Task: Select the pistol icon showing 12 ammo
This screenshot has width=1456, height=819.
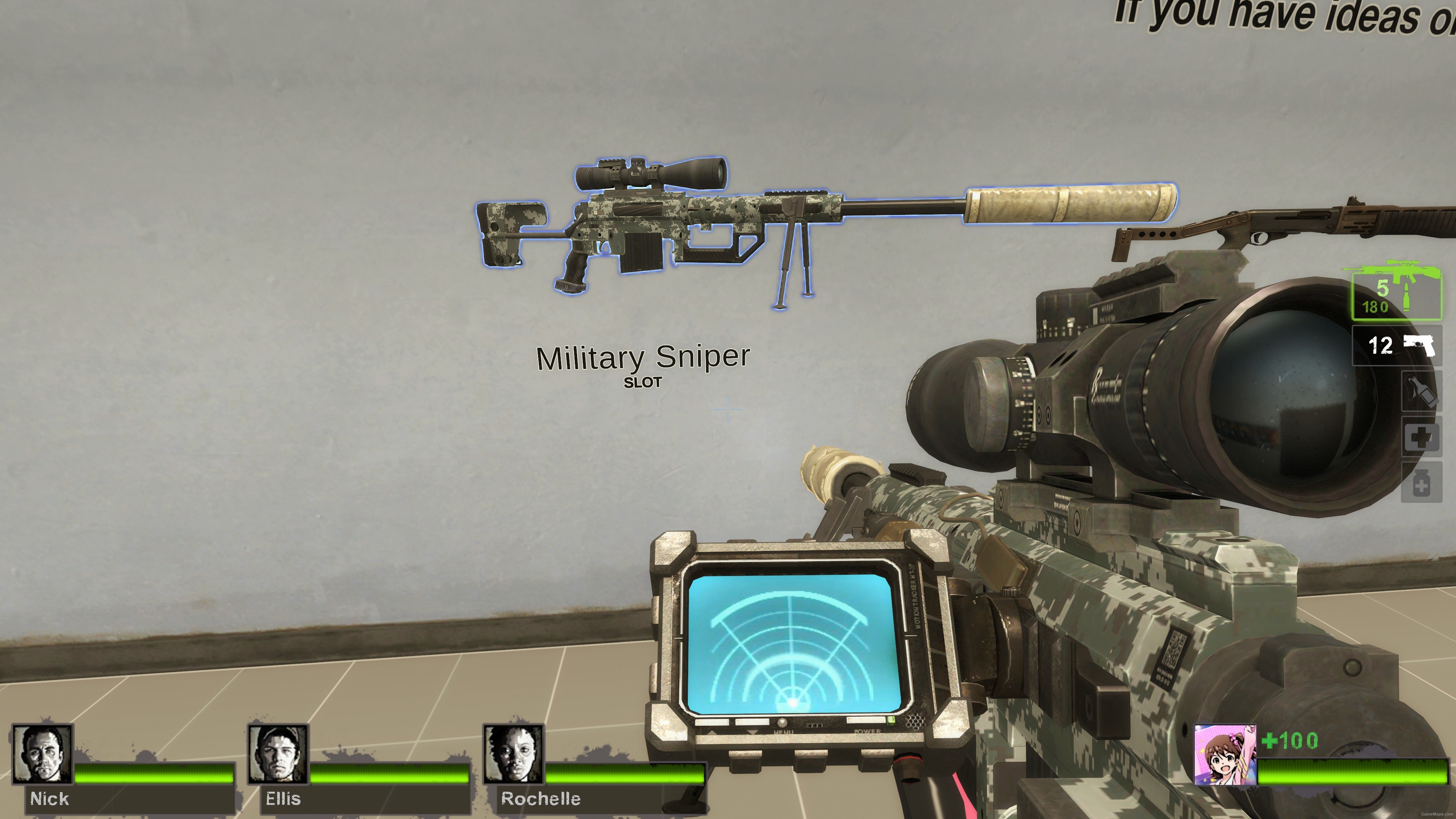Action: [x=1419, y=344]
